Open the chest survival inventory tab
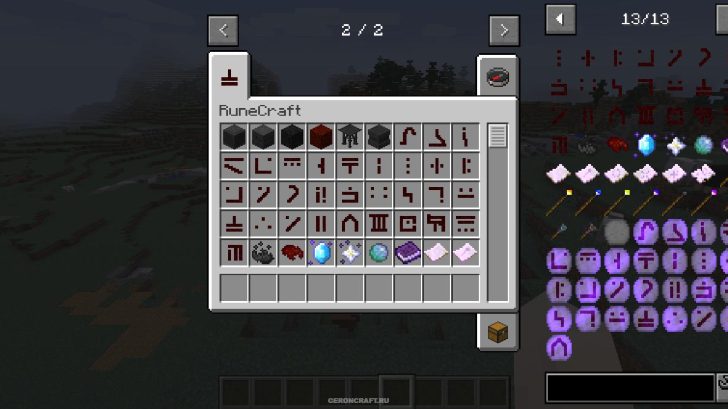Image resolution: width=728 pixels, height=409 pixels. [499, 331]
